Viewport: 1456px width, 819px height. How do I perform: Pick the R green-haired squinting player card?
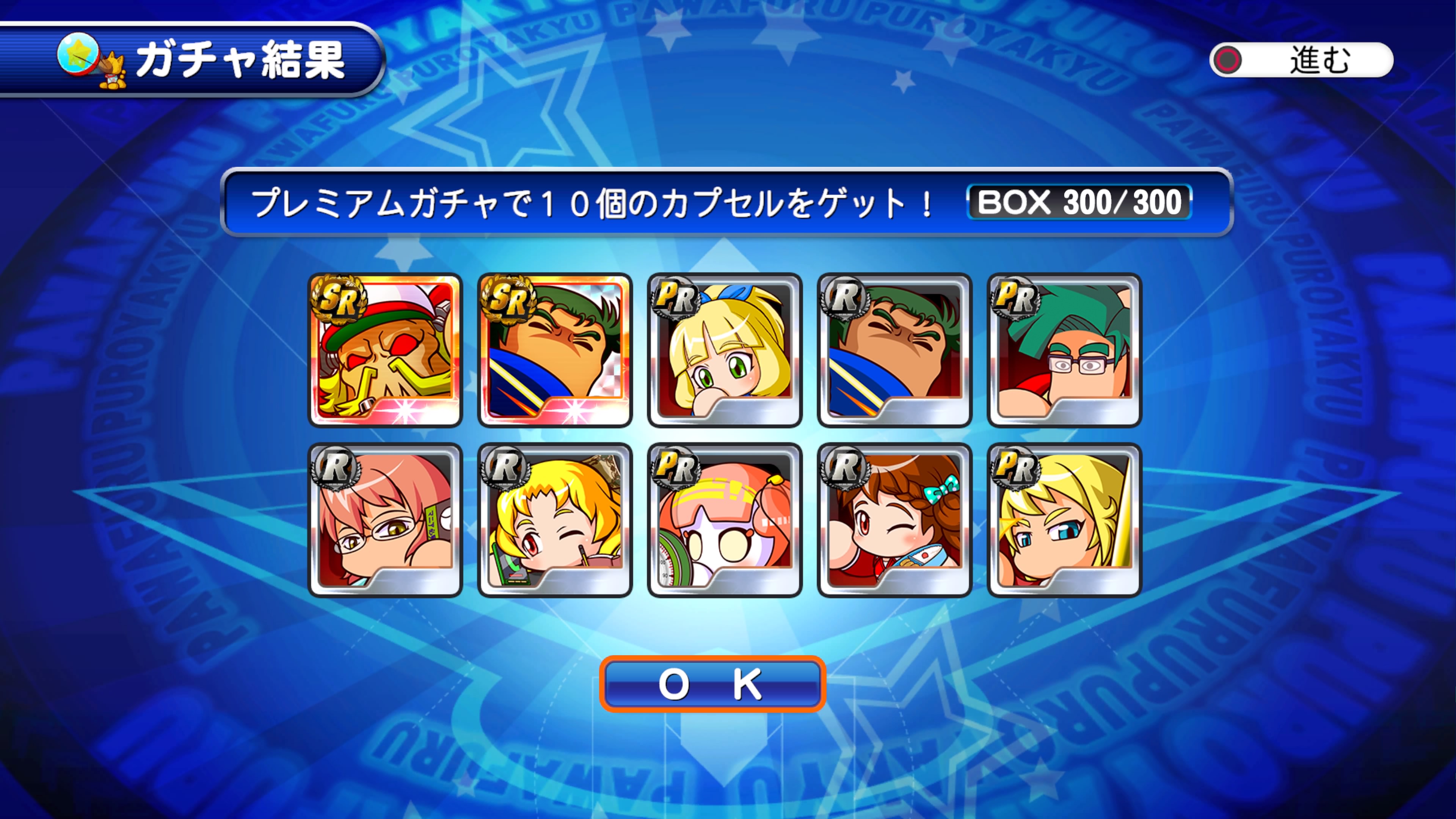894,350
